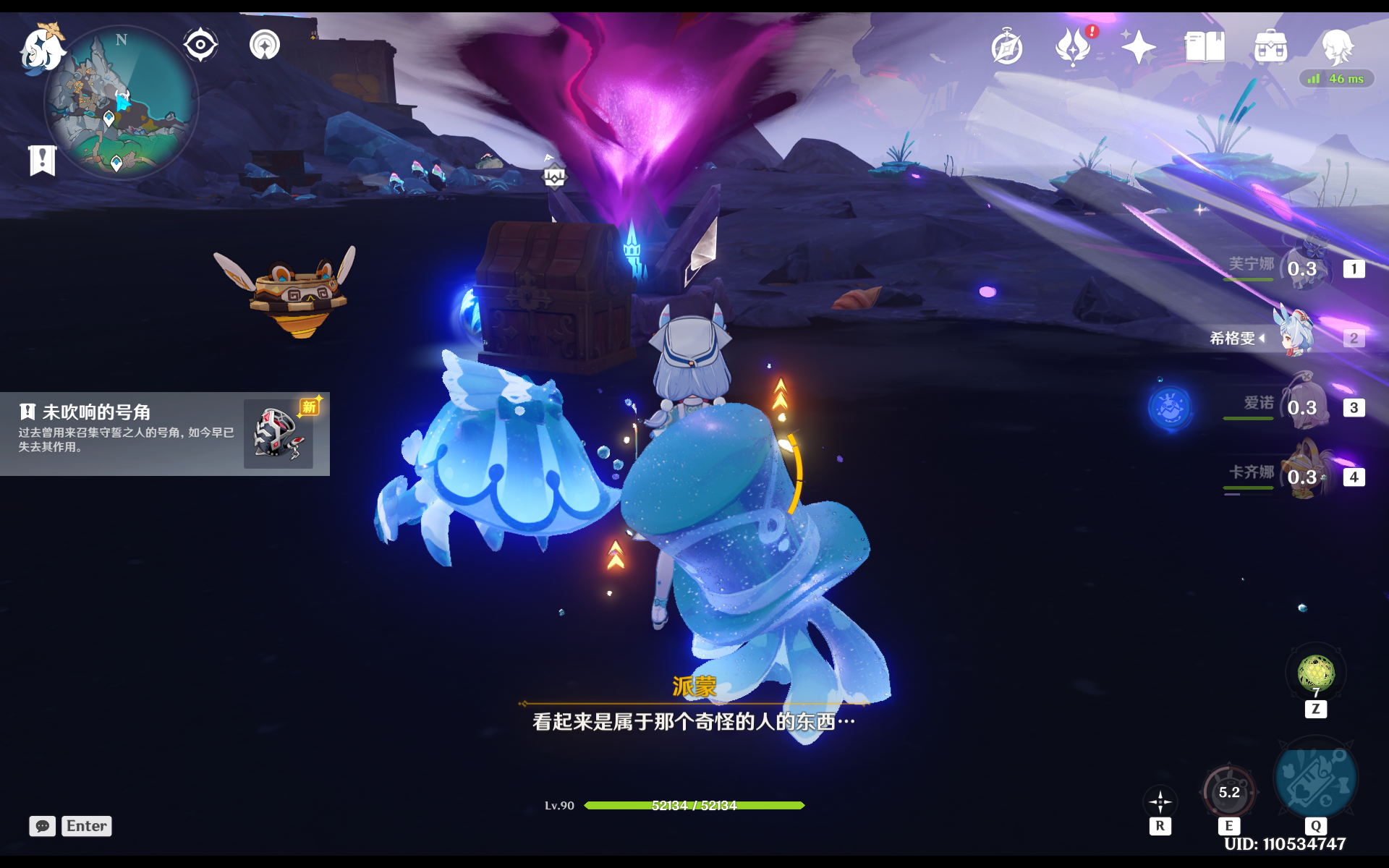Screen dimensions: 1389x868
Task: Open the circular minimap
Action: (x=122, y=103)
